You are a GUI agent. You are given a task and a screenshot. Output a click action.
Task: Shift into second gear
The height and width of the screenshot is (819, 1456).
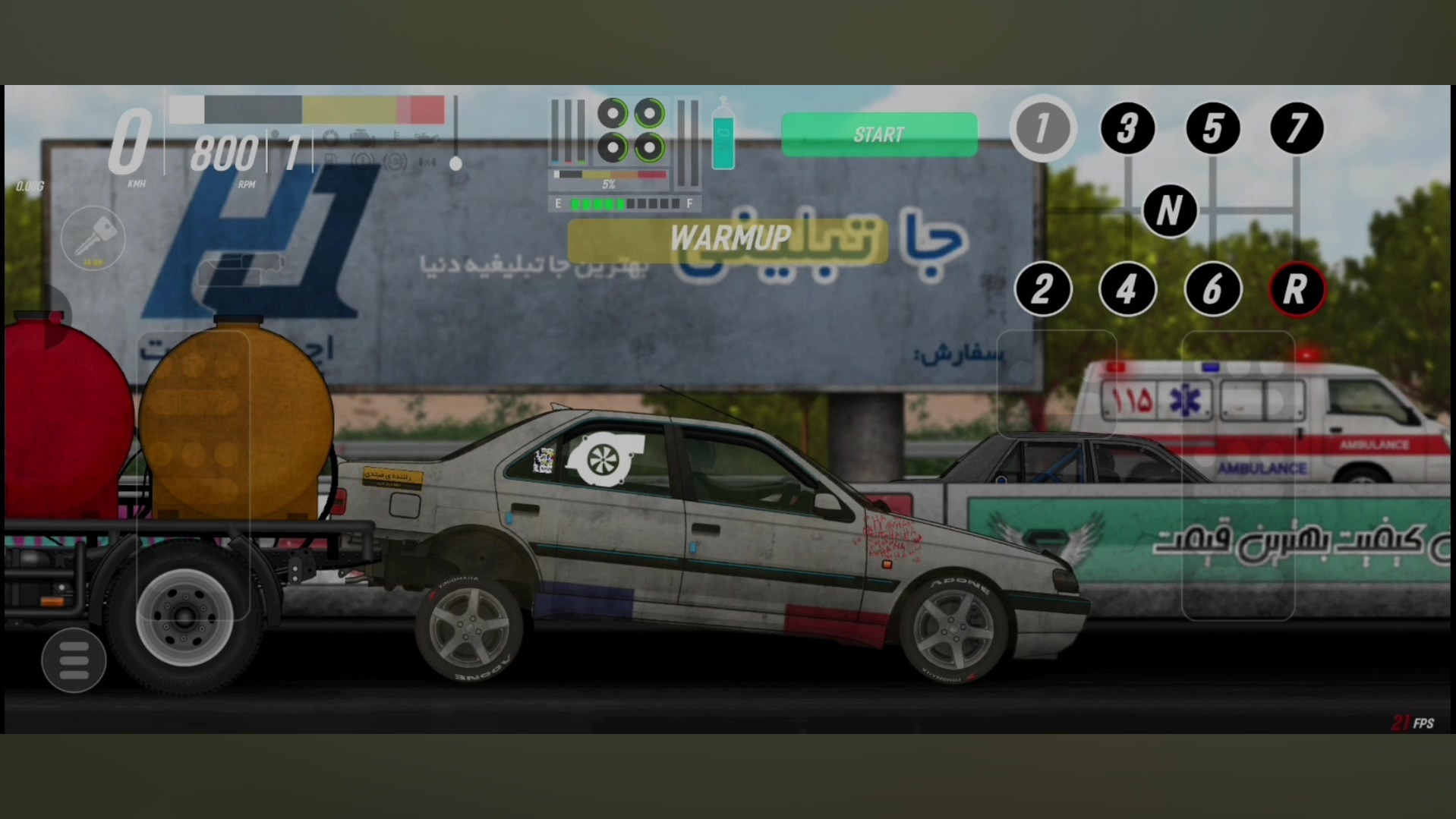click(x=1043, y=289)
